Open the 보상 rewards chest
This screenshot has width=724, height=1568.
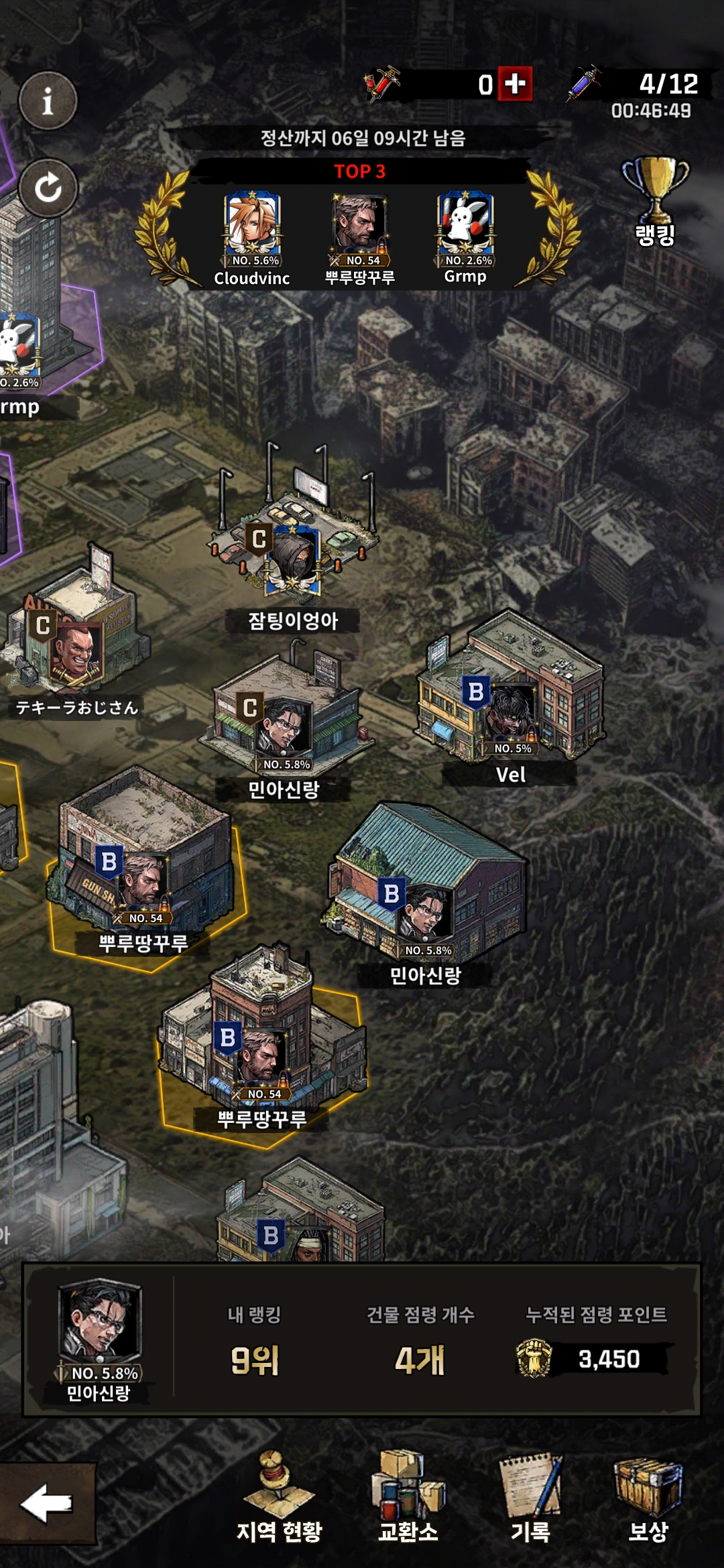pyautogui.click(x=648, y=1498)
